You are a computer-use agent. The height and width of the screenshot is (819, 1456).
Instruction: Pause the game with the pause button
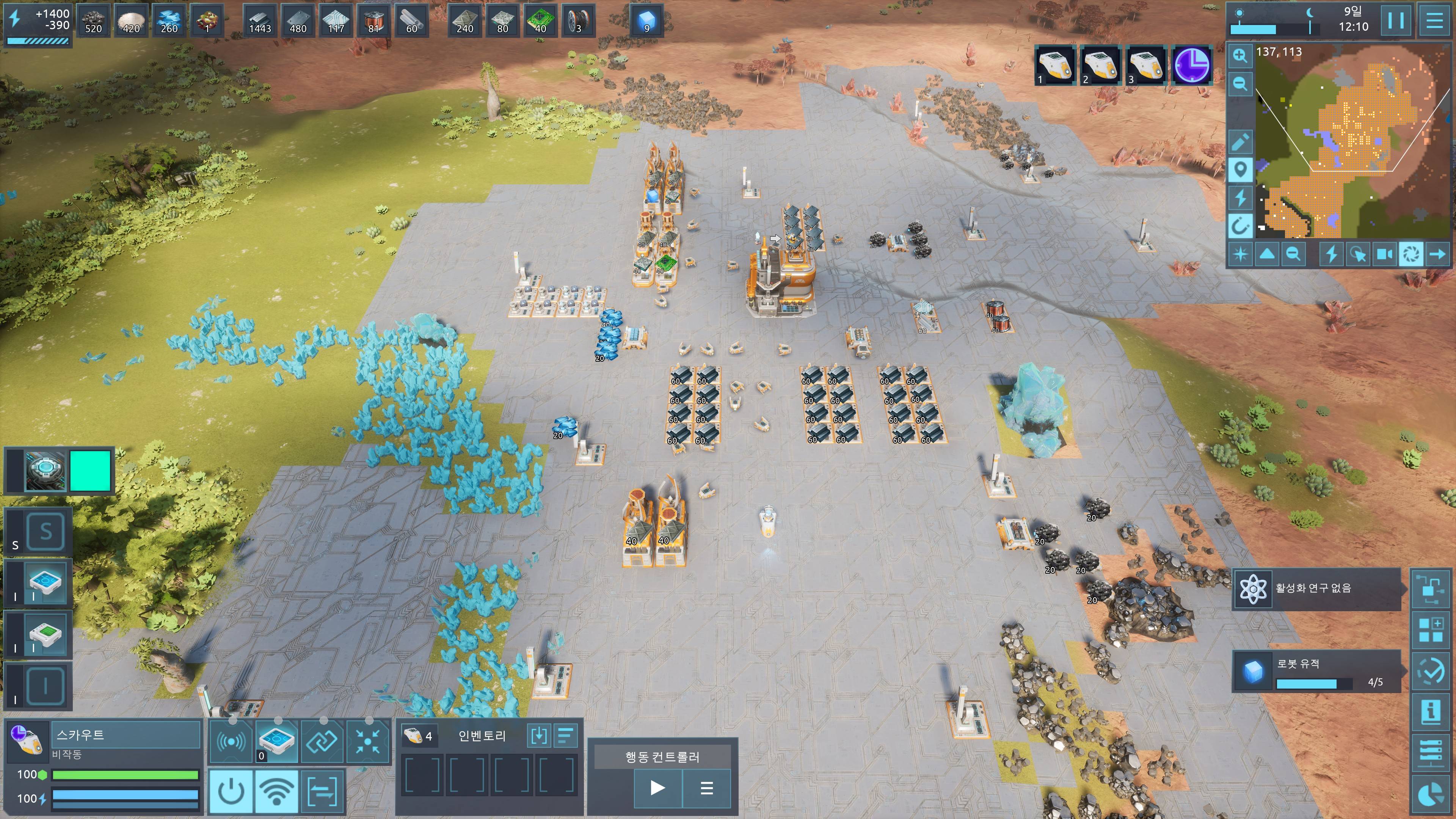coord(1395,20)
